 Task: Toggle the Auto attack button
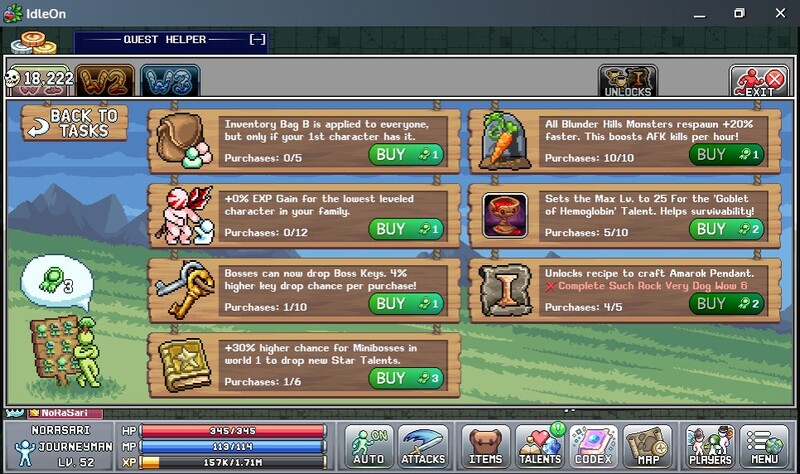coord(368,446)
